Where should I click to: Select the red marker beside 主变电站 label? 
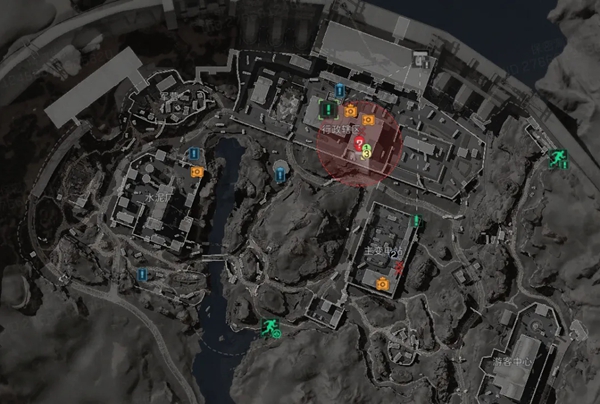(400, 267)
